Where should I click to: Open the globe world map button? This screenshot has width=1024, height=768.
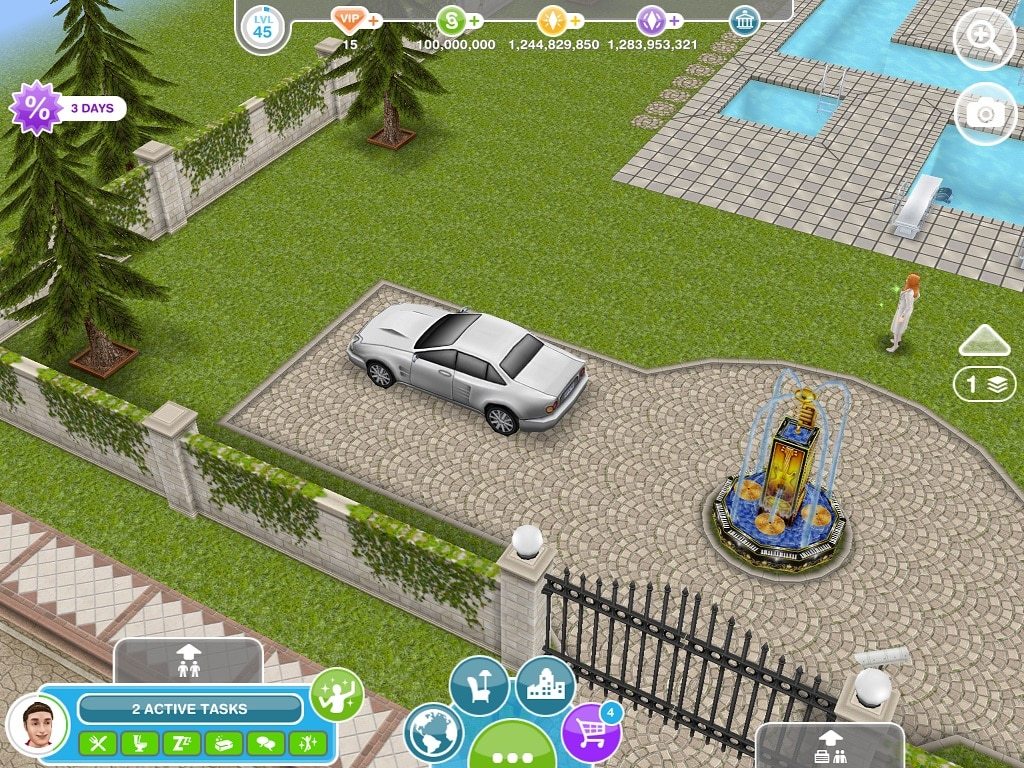coord(434,733)
